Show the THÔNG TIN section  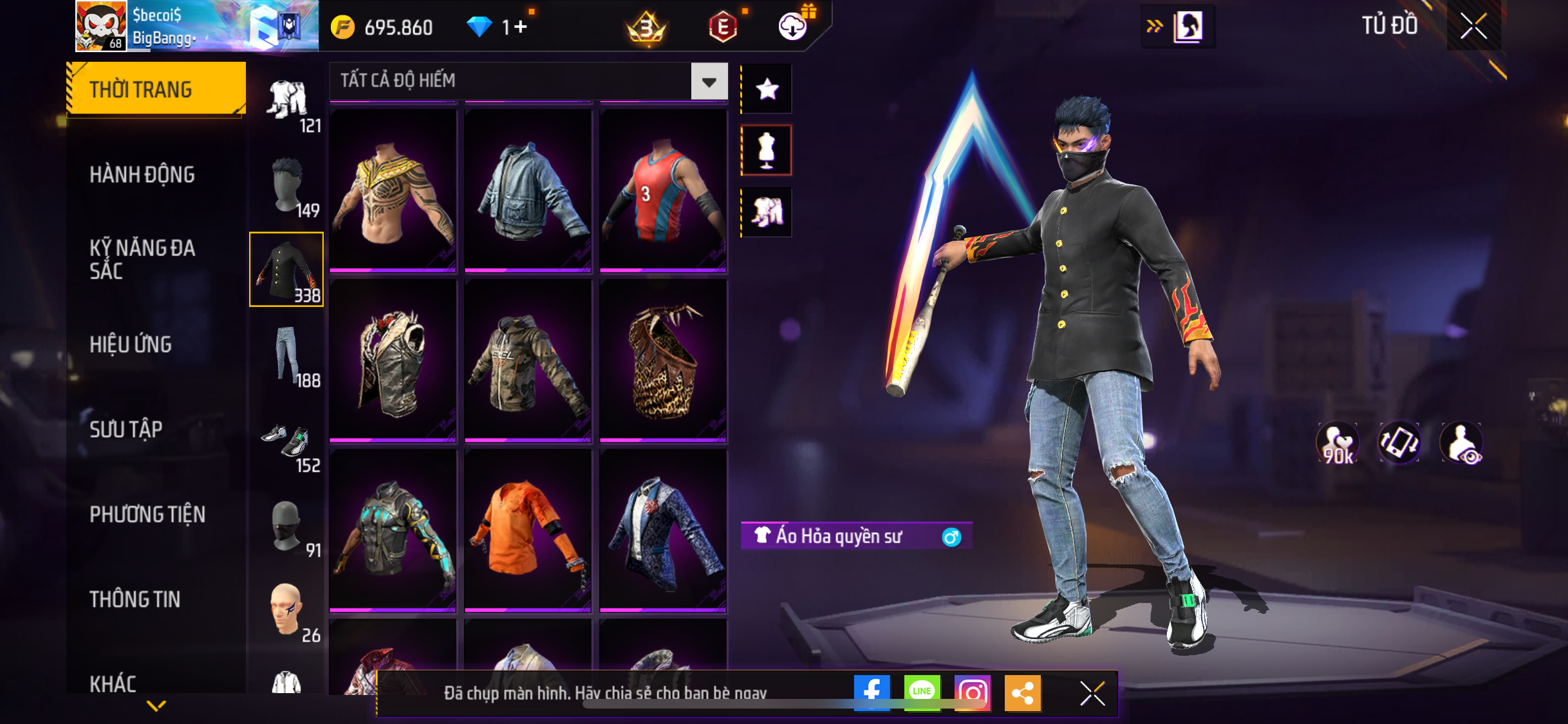(x=135, y=599)
